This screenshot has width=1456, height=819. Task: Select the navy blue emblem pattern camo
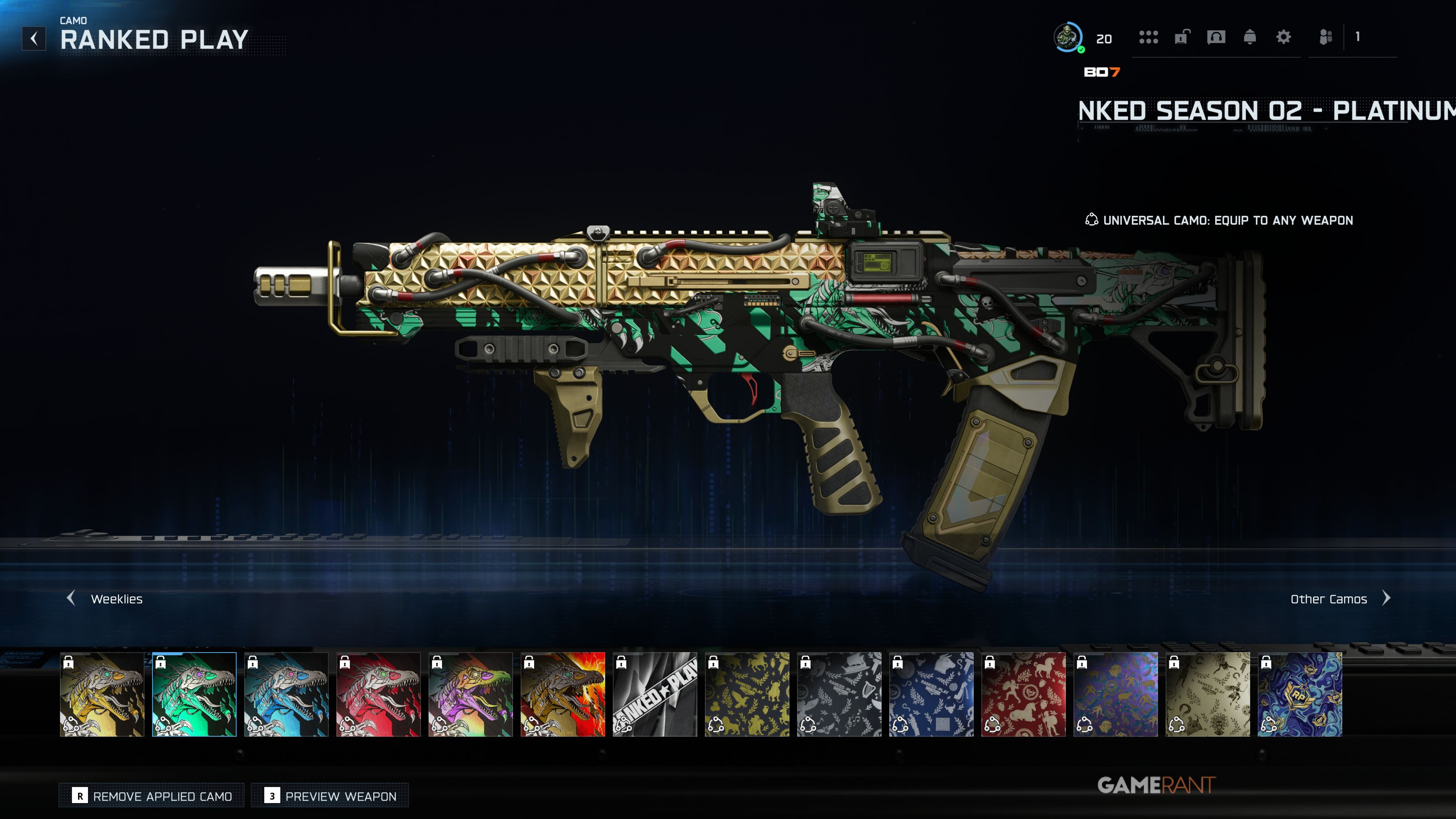click(932, 694)
